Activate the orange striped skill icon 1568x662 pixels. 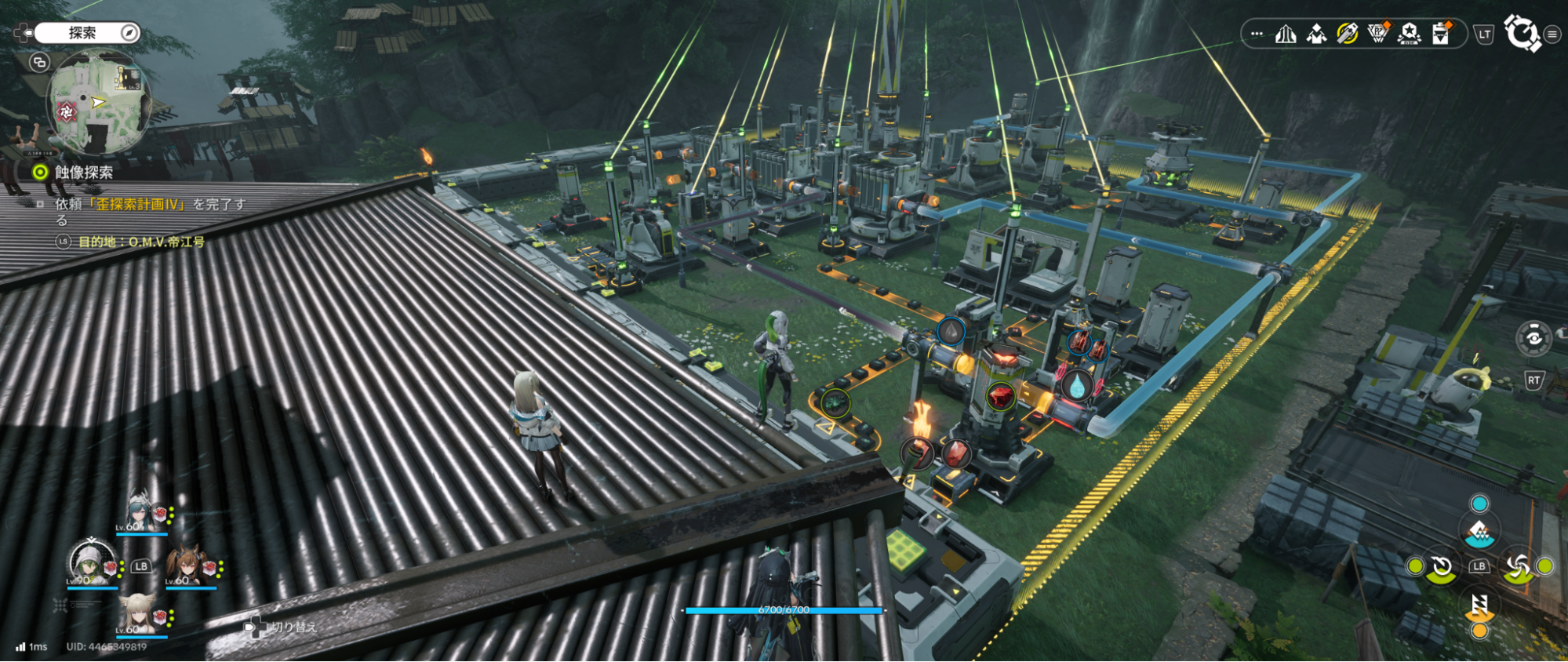tap(1479, 605)
